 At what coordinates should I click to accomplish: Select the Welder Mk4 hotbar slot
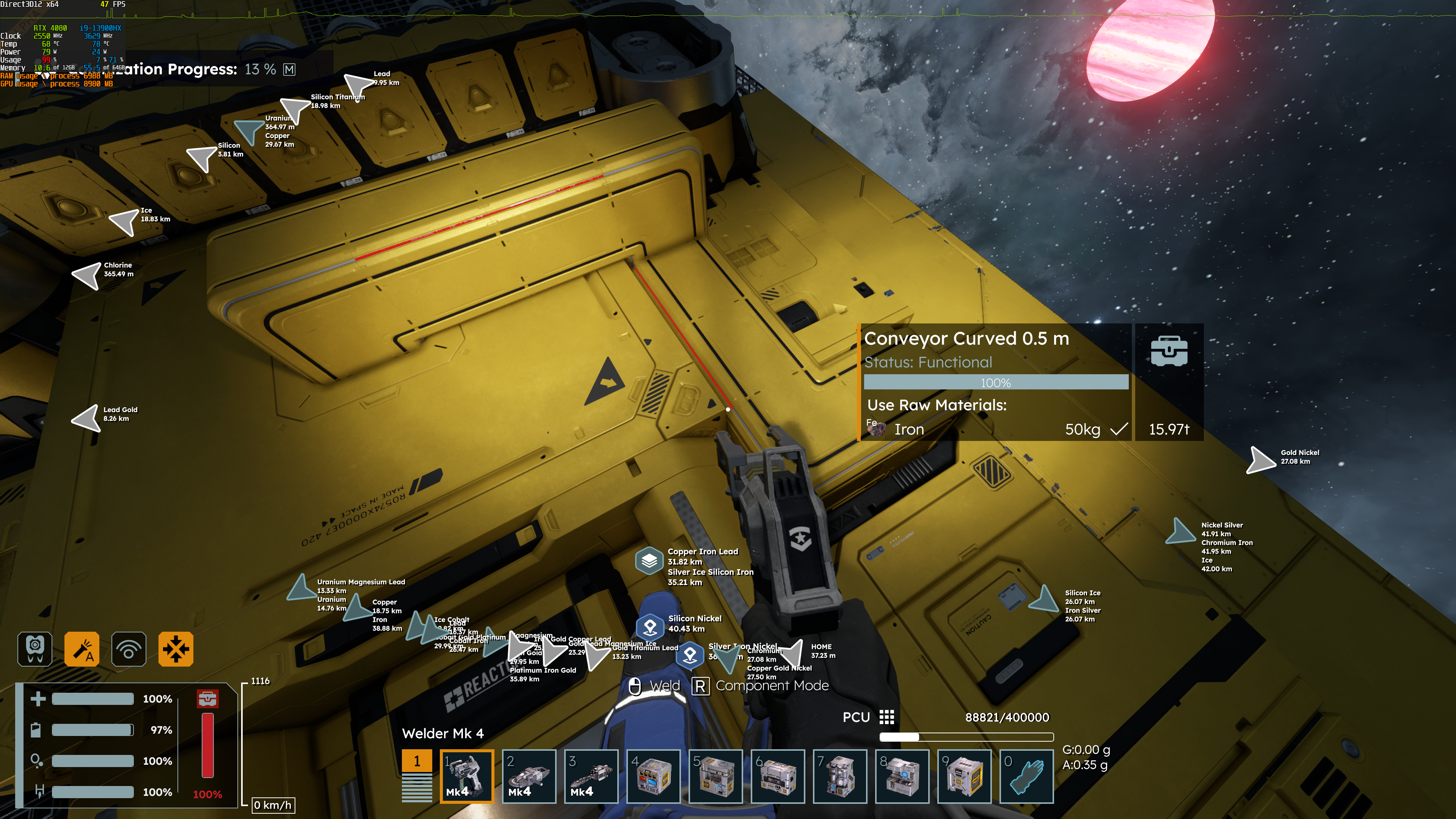point(466,776)
